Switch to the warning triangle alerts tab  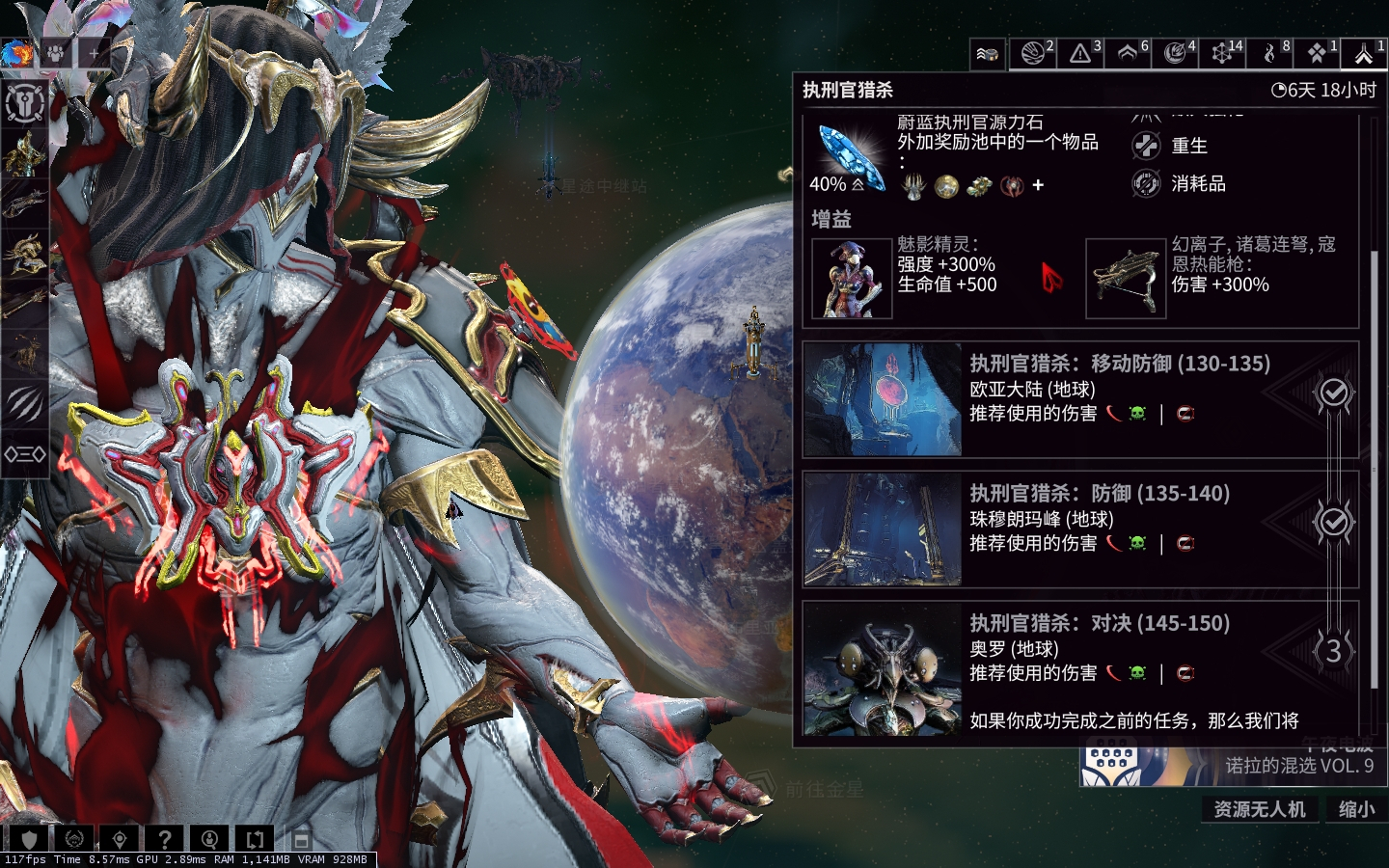tap(1081, 53)
